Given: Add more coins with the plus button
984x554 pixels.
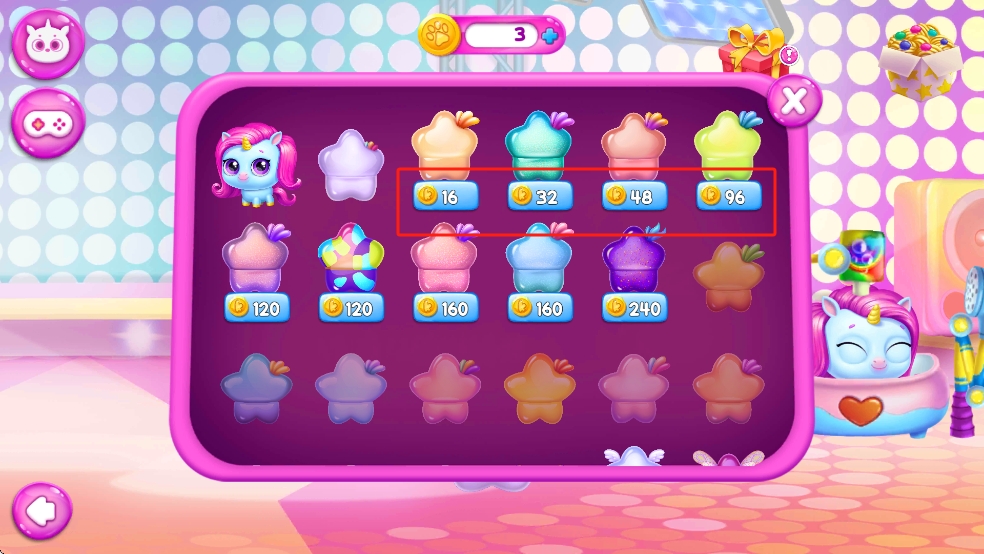Looking at the screenshot, I should [550, 36].
